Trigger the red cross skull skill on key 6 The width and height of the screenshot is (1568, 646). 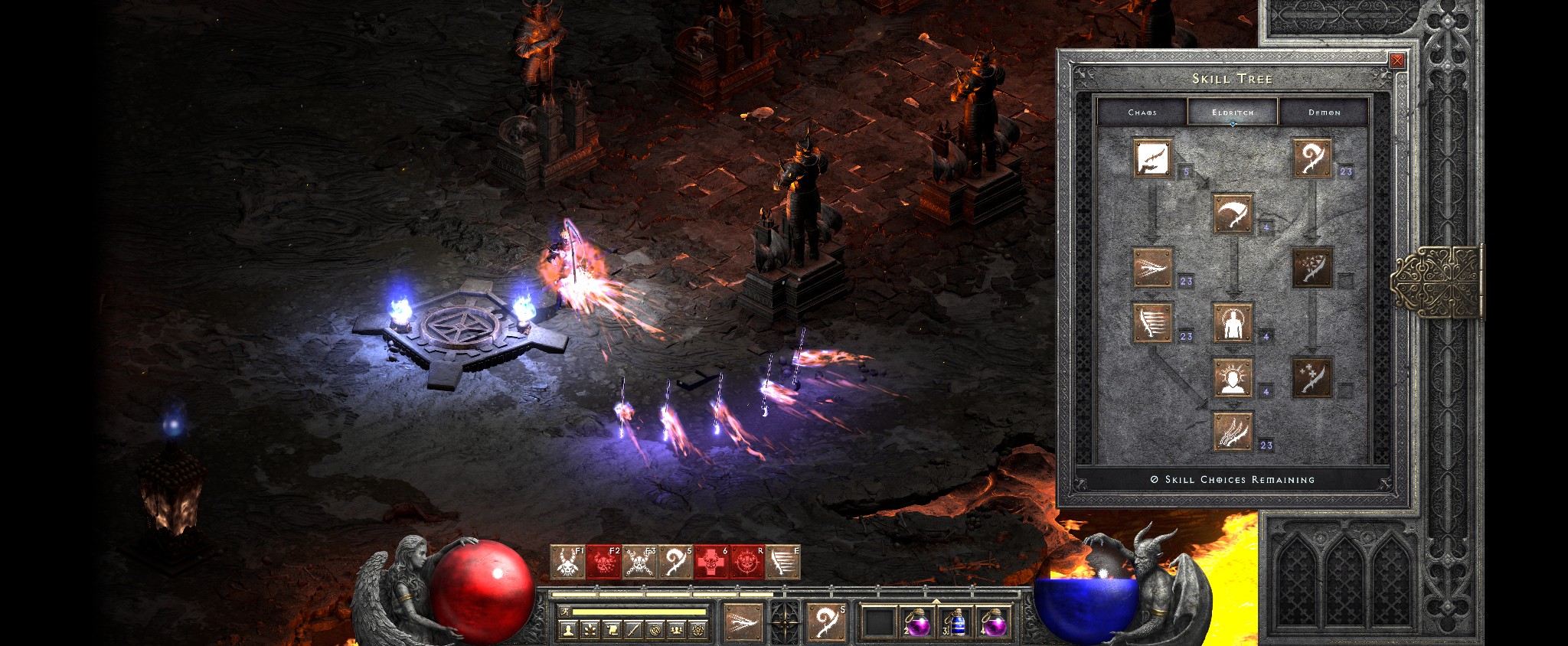pos(710,563)
